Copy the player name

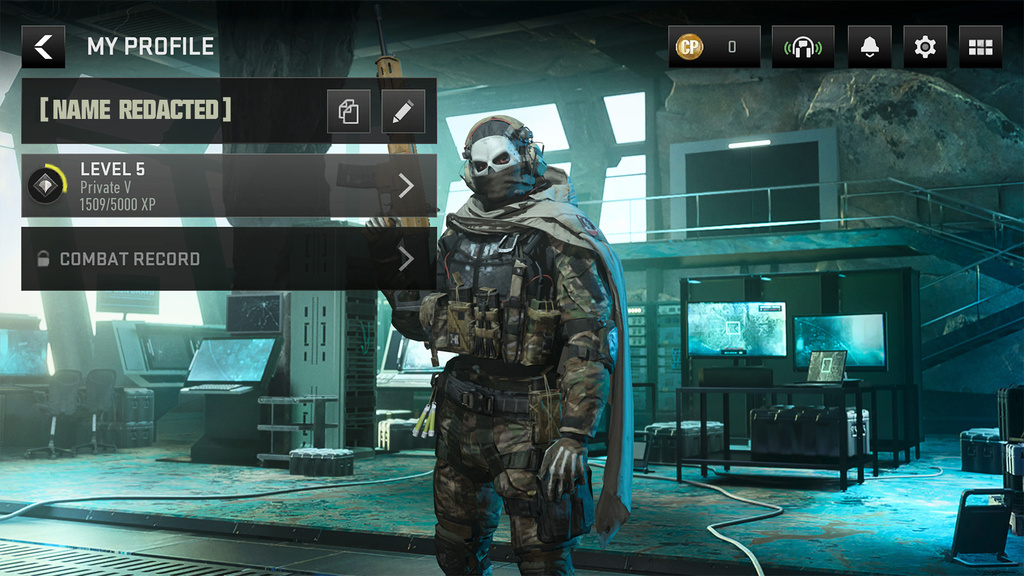(349, 112)
